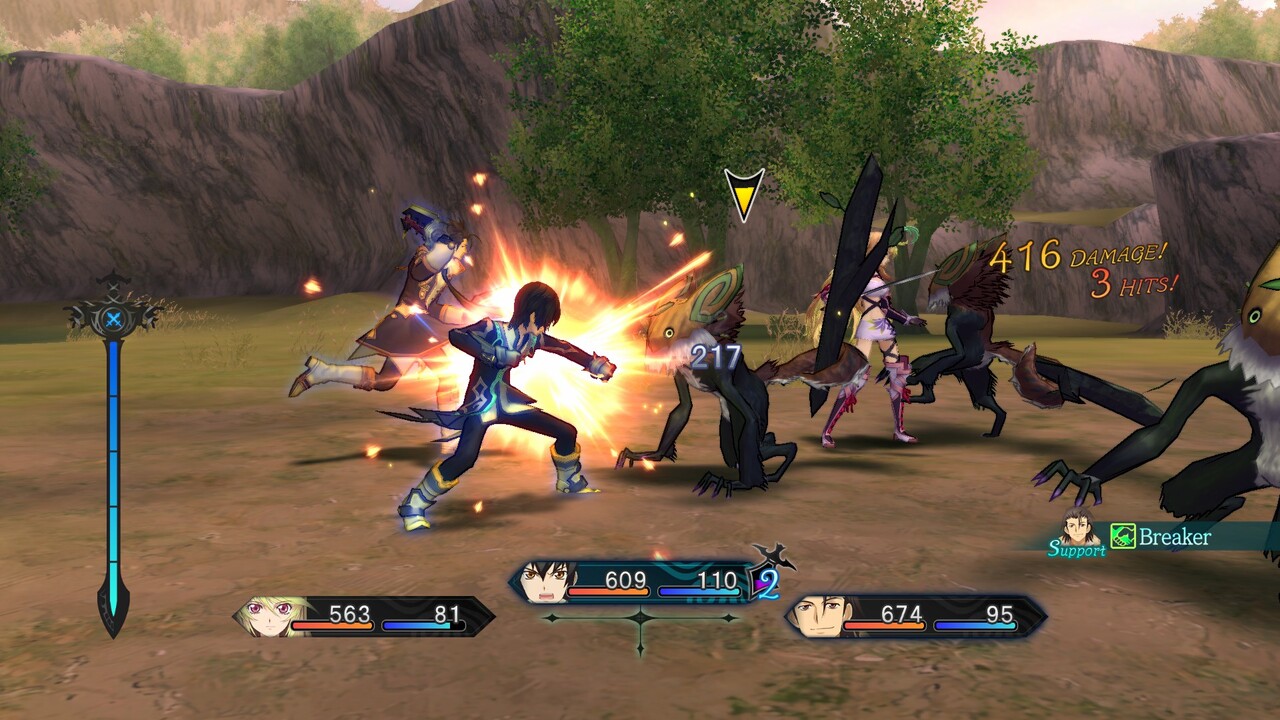Select the yellow target arrow over the enemy
Viewport: 1280px width, 720px height.
744,193
